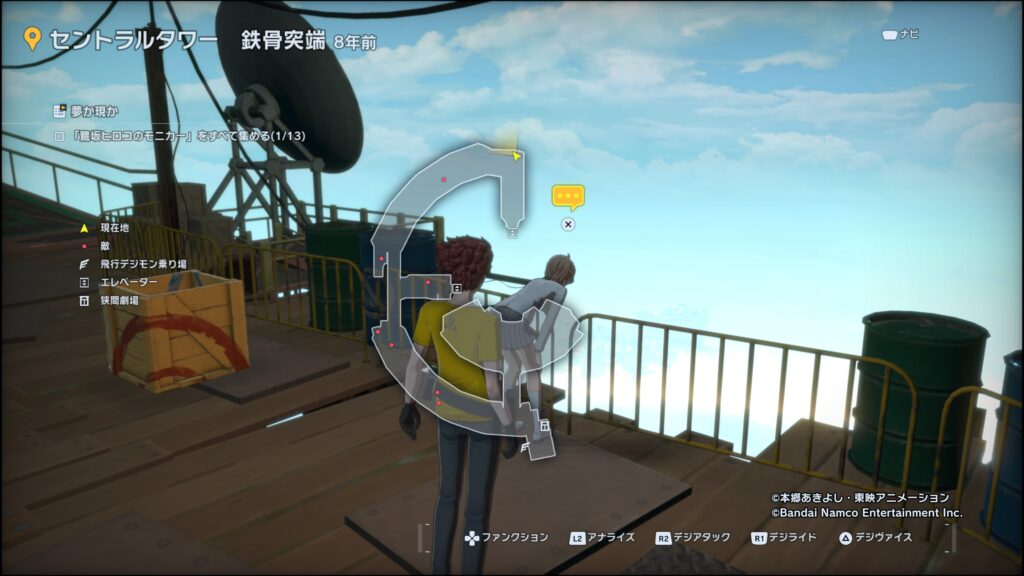Click the セントラルタワー location pin icon

(32, 39)
